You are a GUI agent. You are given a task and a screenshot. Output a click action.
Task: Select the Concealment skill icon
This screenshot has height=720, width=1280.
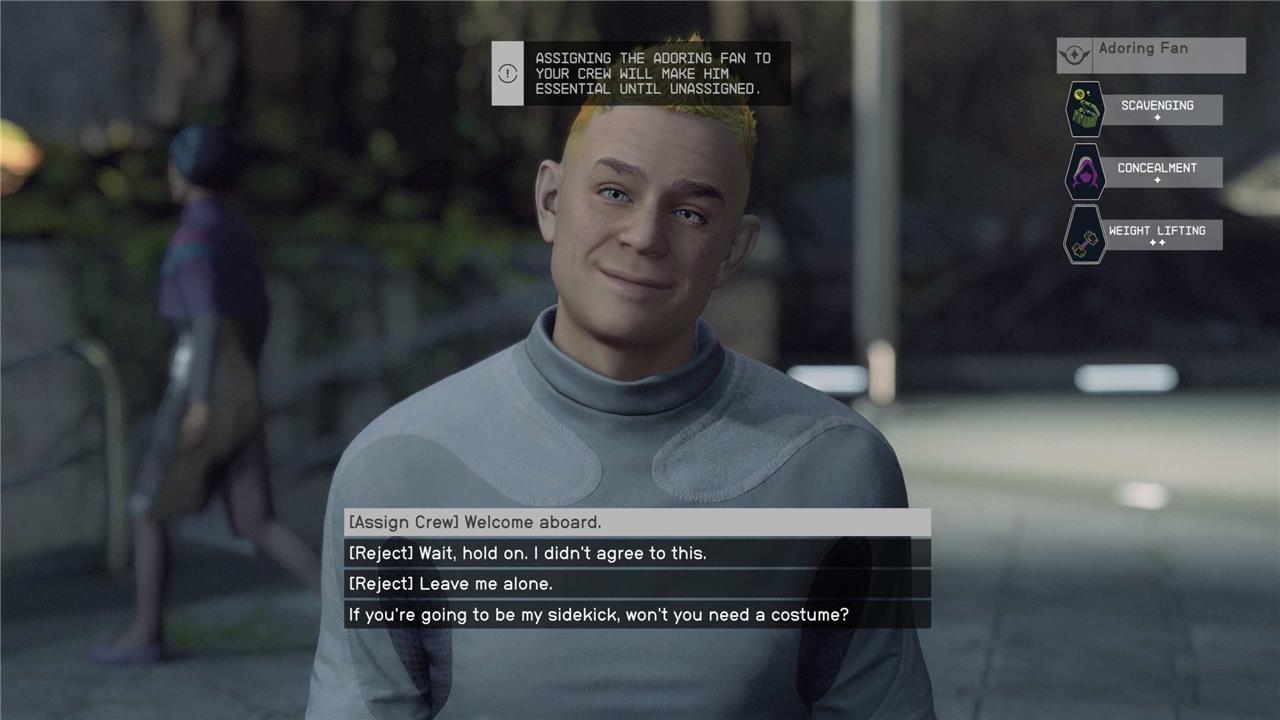[x=1084, y=172]
